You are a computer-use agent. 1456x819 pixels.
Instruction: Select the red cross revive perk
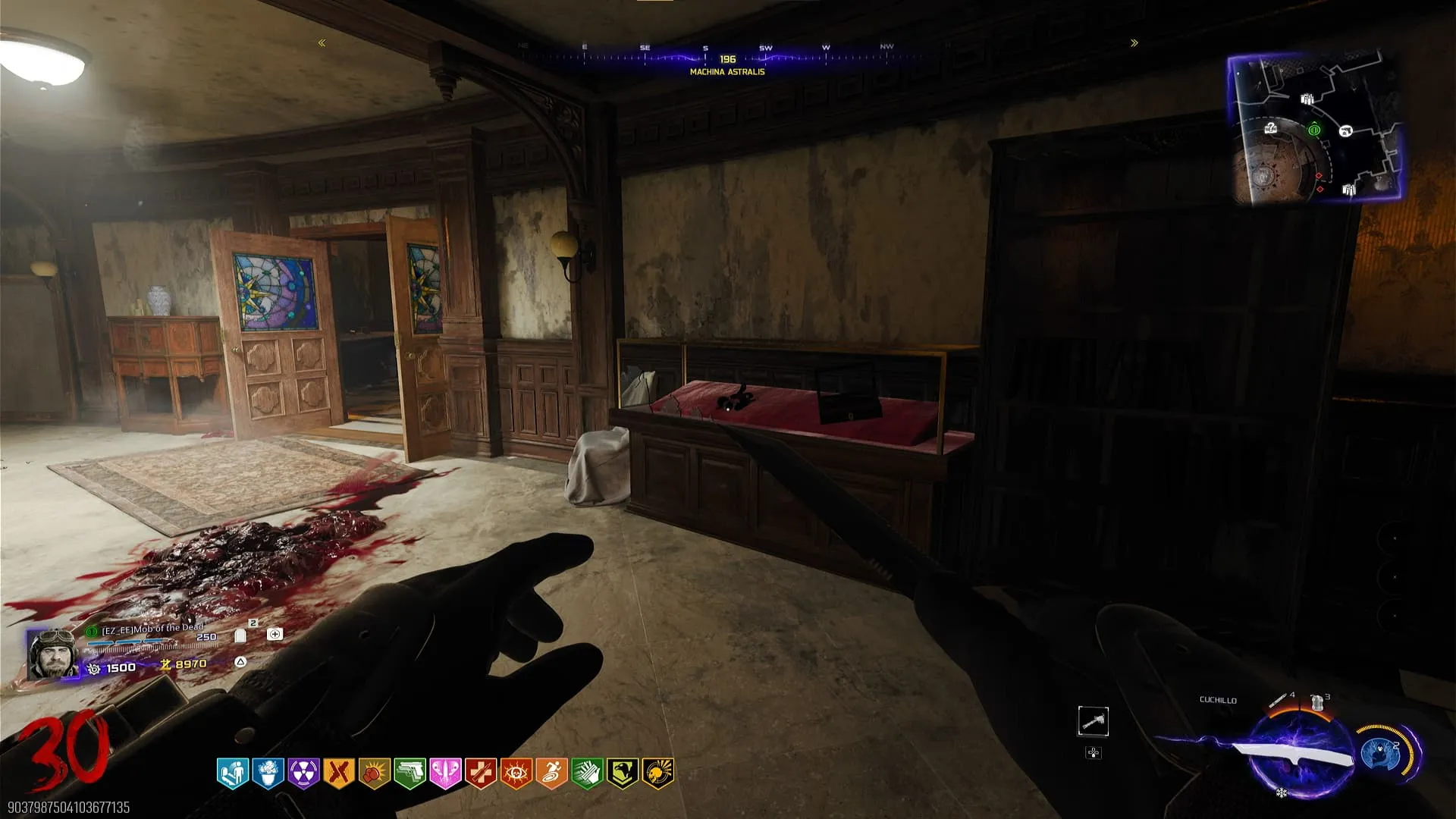tap(481, 773)
